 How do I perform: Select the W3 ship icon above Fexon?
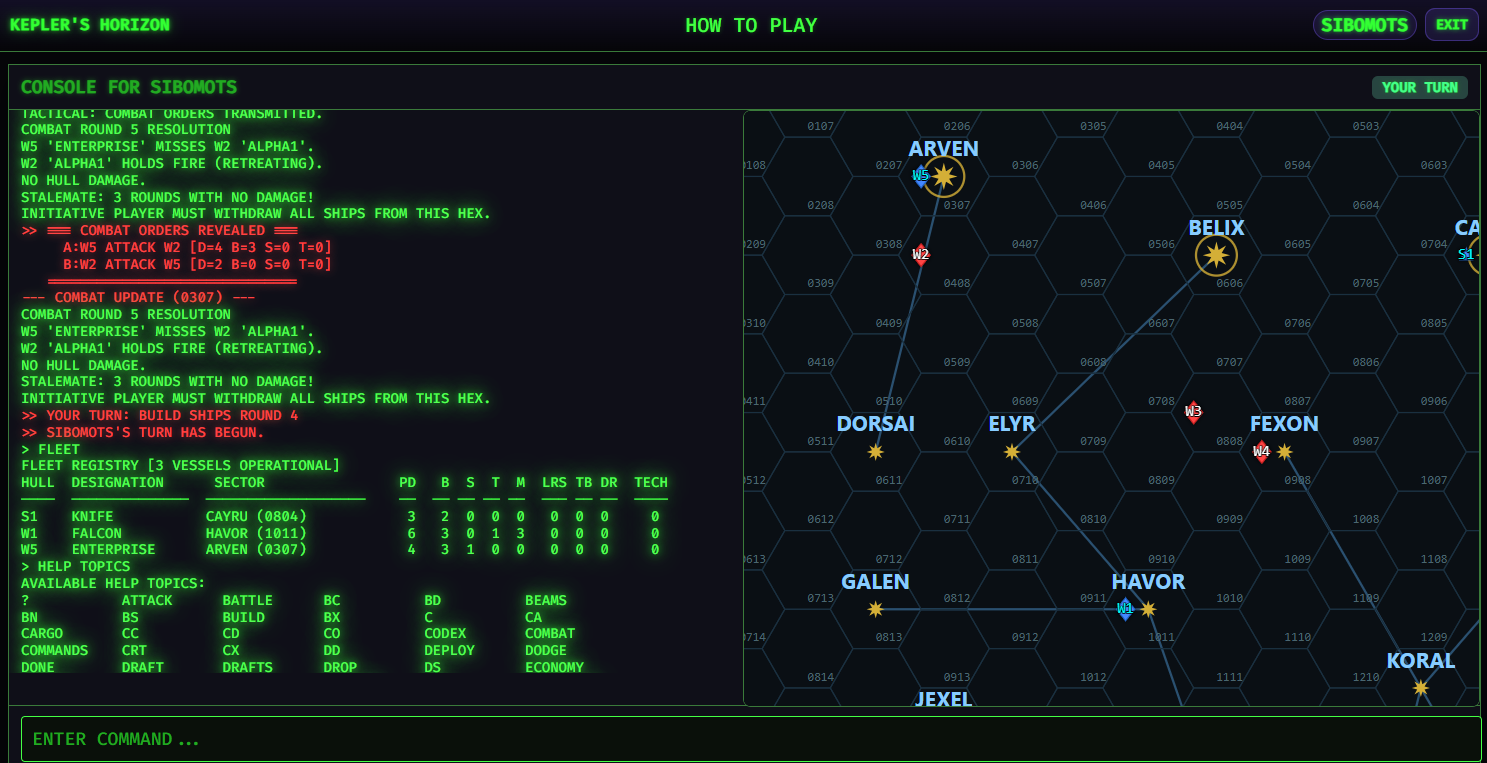click(x=1193, y=411)
